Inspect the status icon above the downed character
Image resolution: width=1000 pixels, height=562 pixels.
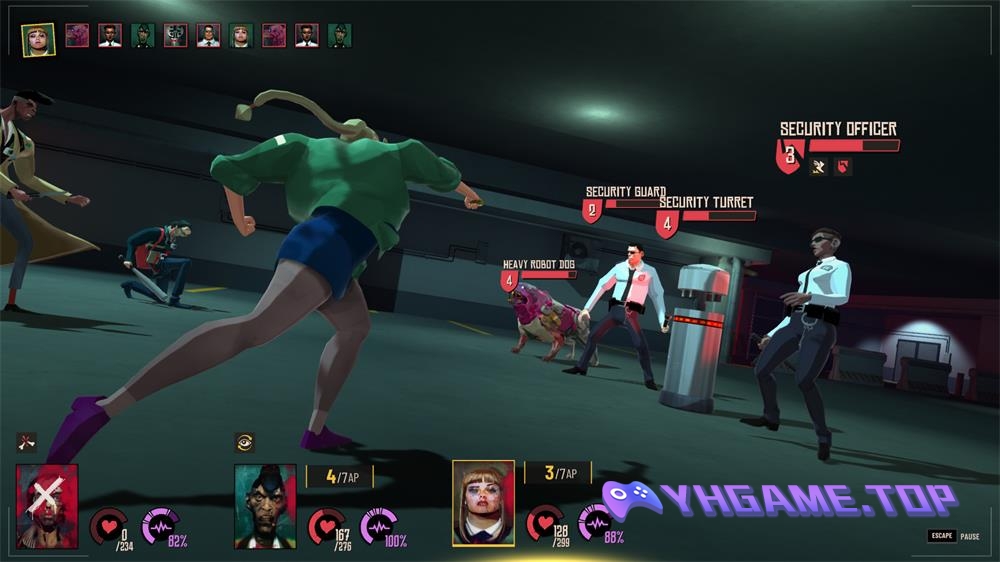click(26, 441)
